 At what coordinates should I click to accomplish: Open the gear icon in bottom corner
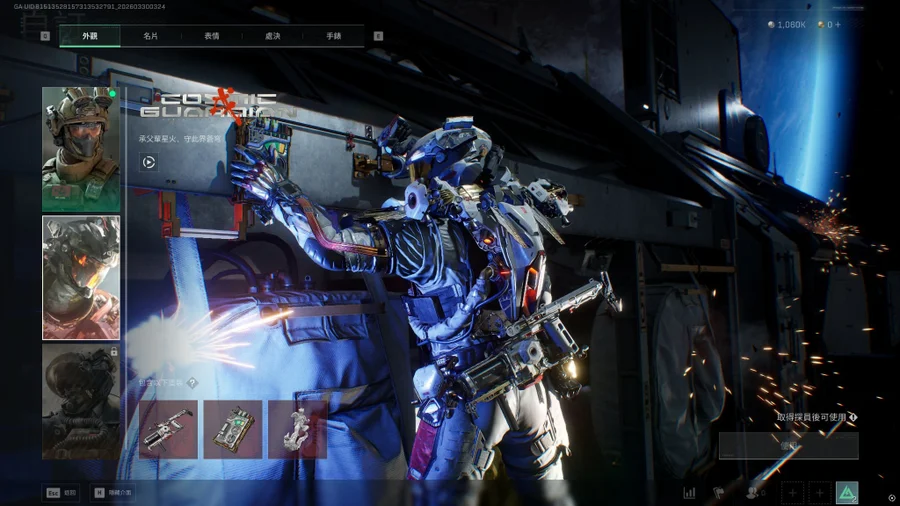point(891,497)
